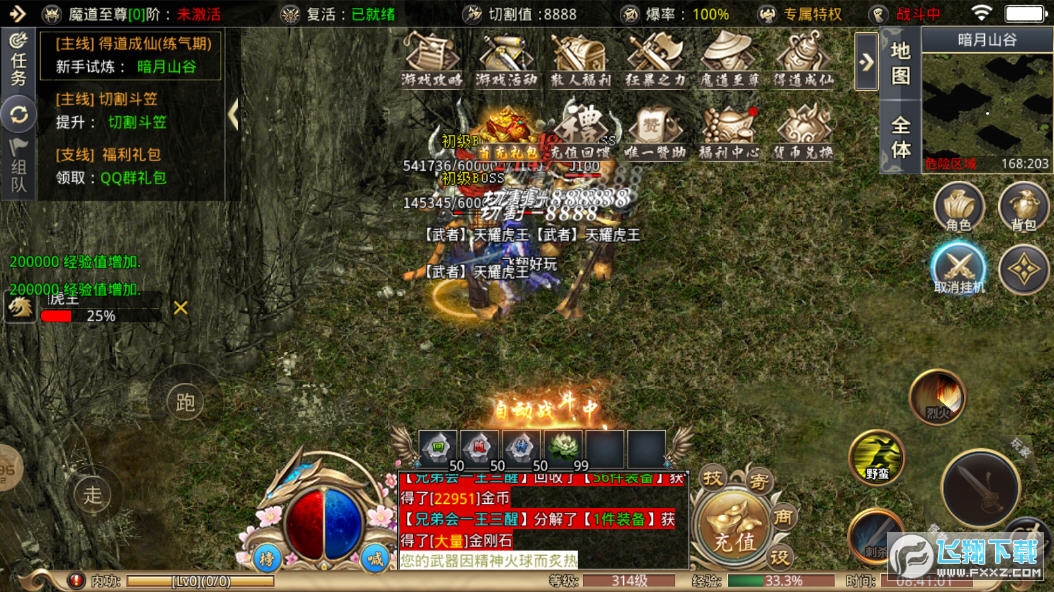Open the 充值 recharge shop button
Image resolution: width=1054 pixels, height=592 pixels.
734,528
